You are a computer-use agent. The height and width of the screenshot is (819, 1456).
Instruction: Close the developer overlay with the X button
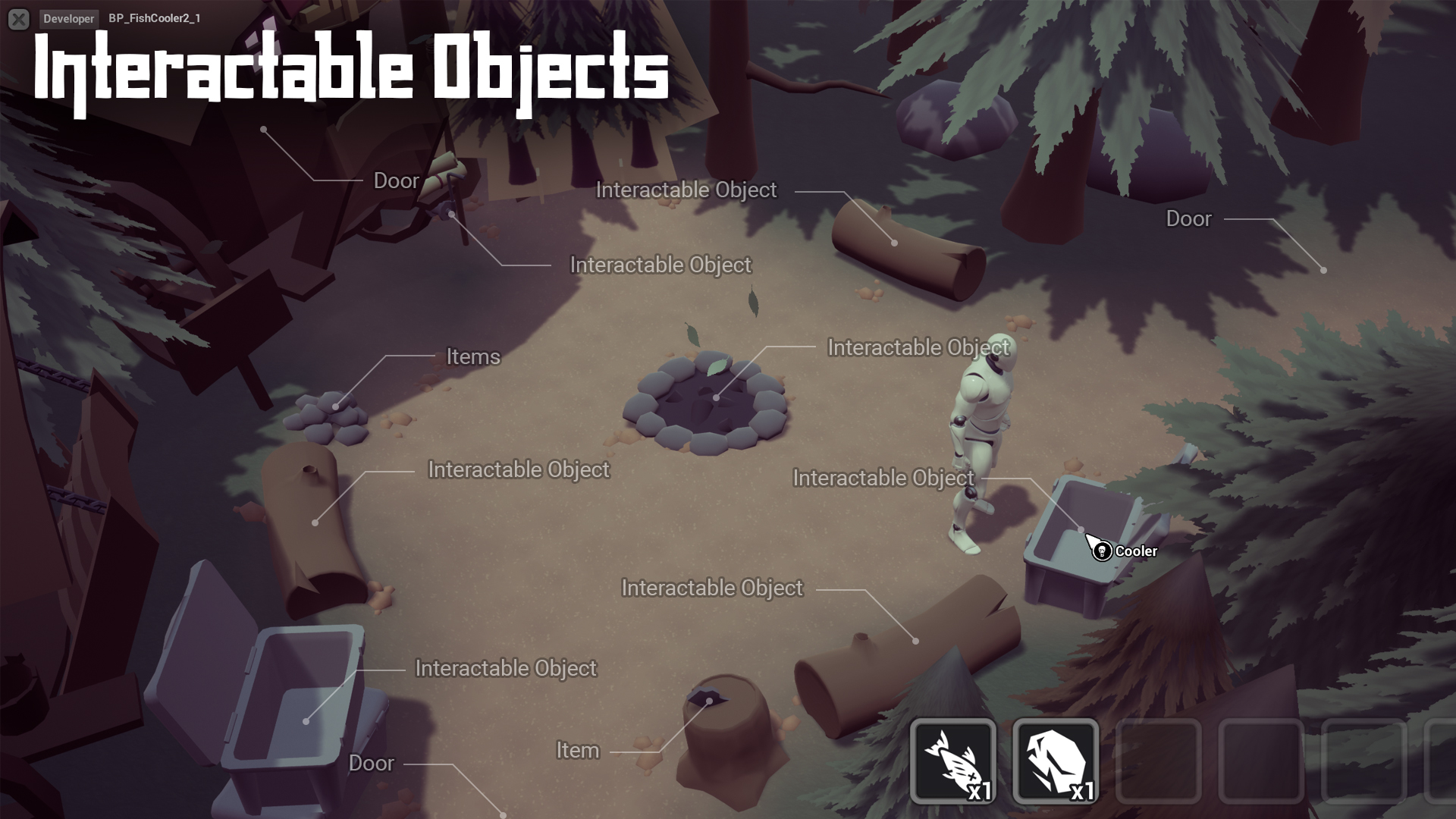19,19
